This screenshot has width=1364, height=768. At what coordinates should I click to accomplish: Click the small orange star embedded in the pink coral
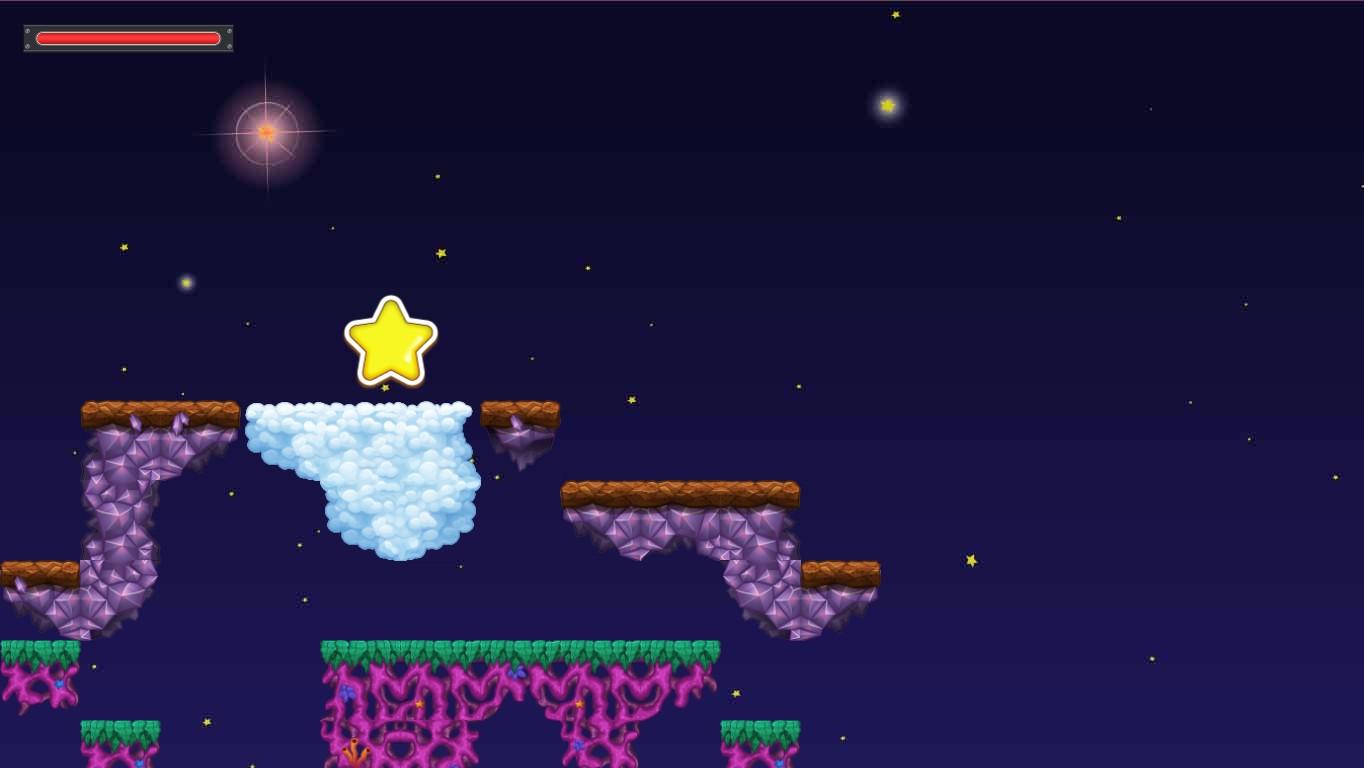pos(419,704)
